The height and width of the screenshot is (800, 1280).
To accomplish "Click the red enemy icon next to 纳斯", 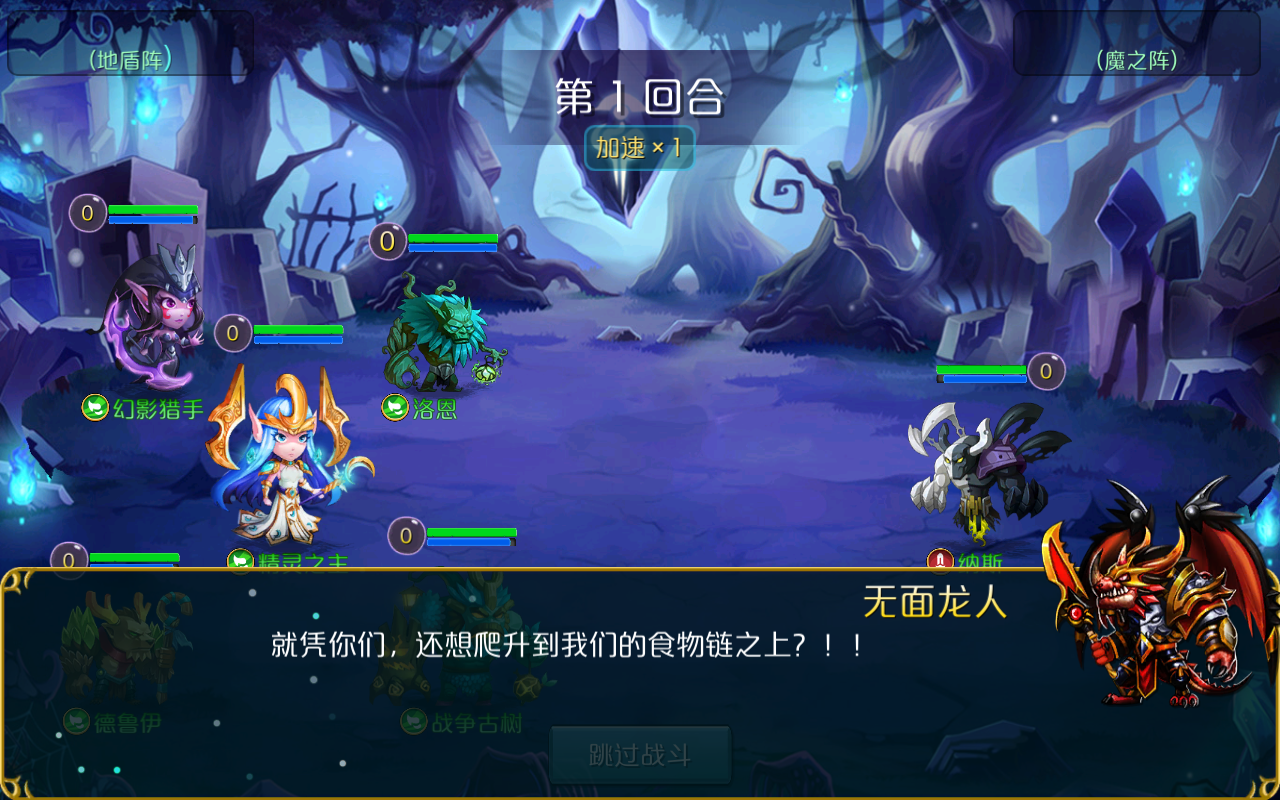I will click(939, 560).
